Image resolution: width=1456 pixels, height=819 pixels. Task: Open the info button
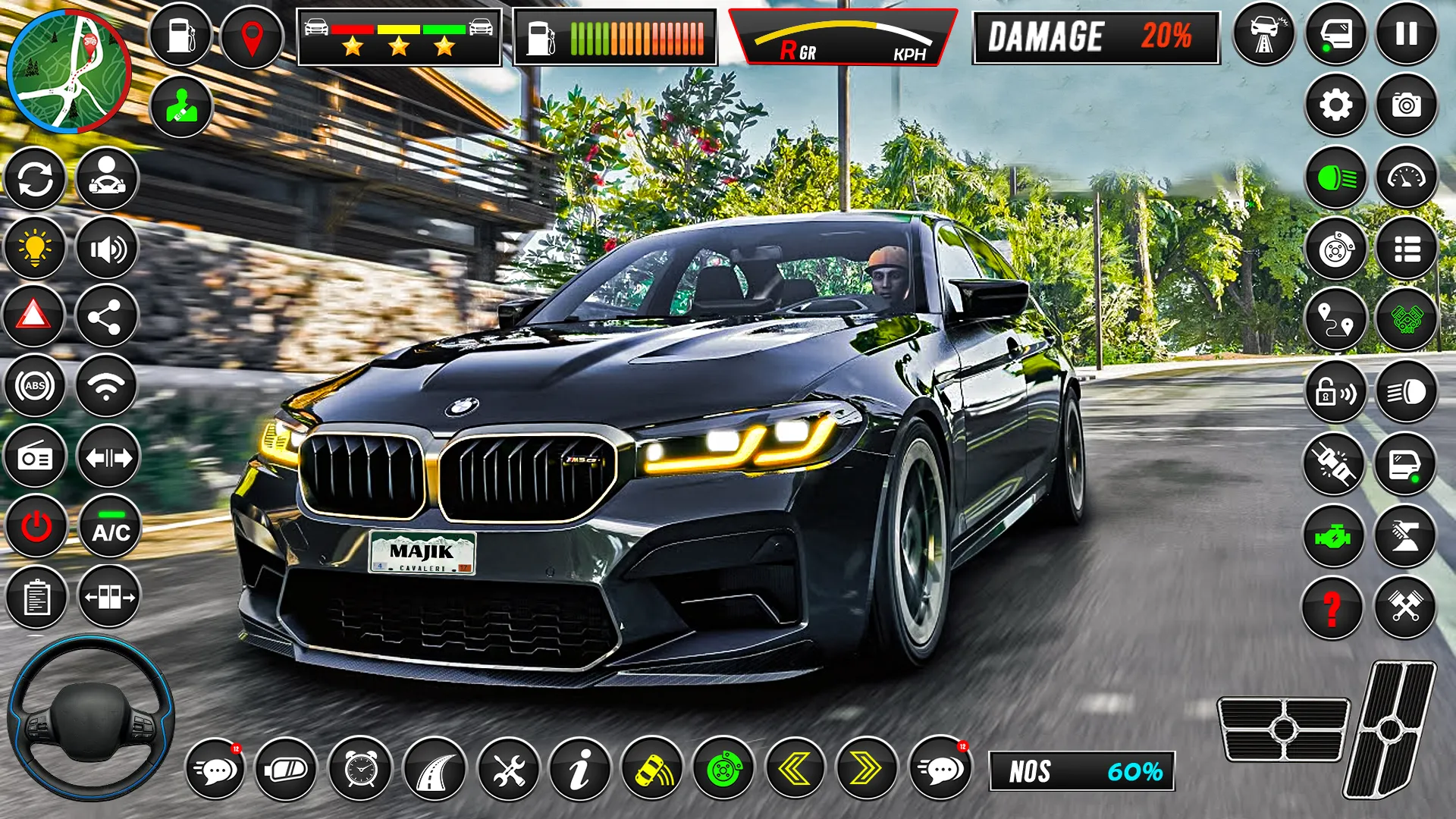(580, 770)
